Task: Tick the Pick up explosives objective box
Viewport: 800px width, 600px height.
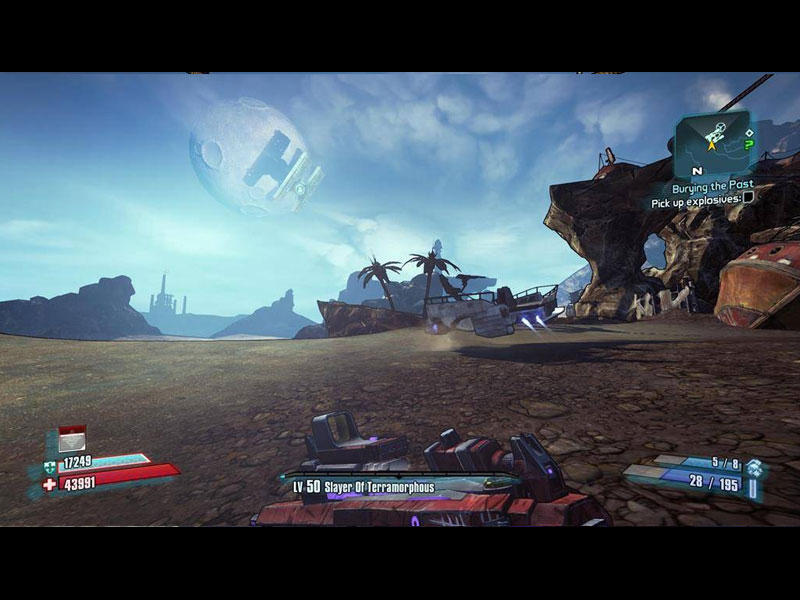Action: coord(748,198)
